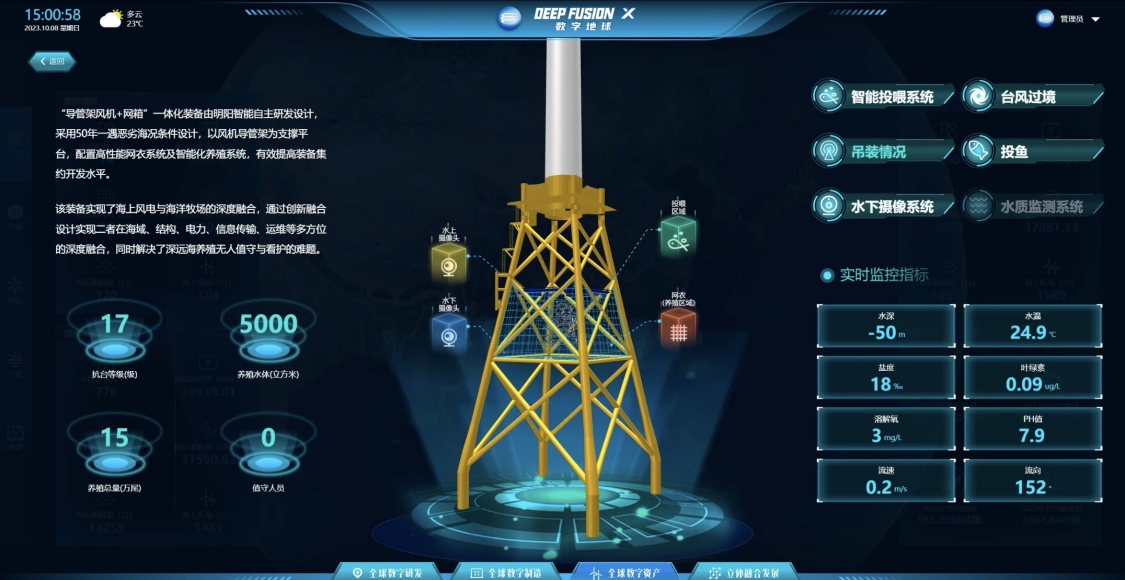
Task: Select the yellow 水上摄像头 cube marker
Action: pyautogui.click(x=449, y=265)
